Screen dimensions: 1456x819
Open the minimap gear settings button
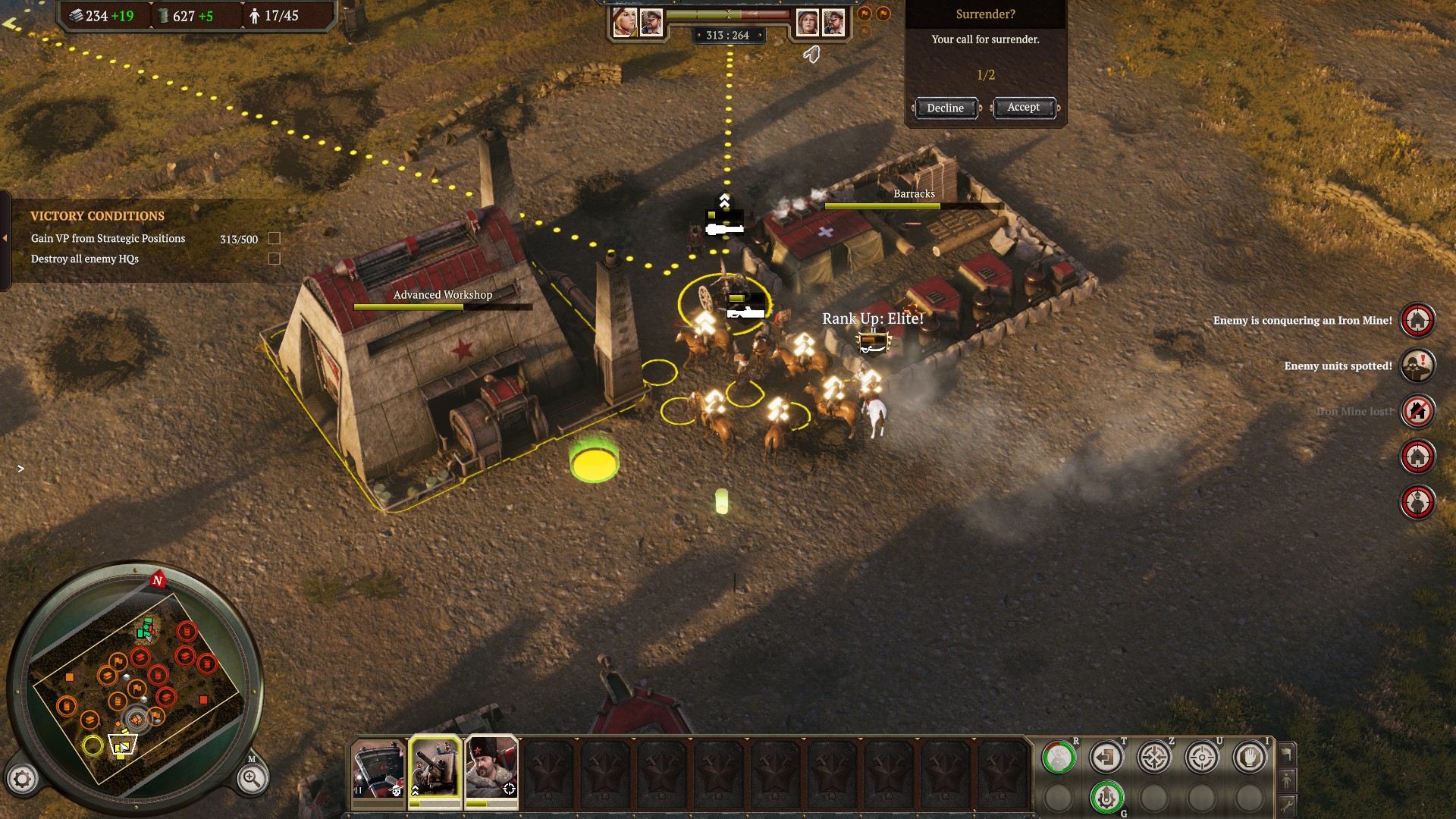tap(22, 779)
